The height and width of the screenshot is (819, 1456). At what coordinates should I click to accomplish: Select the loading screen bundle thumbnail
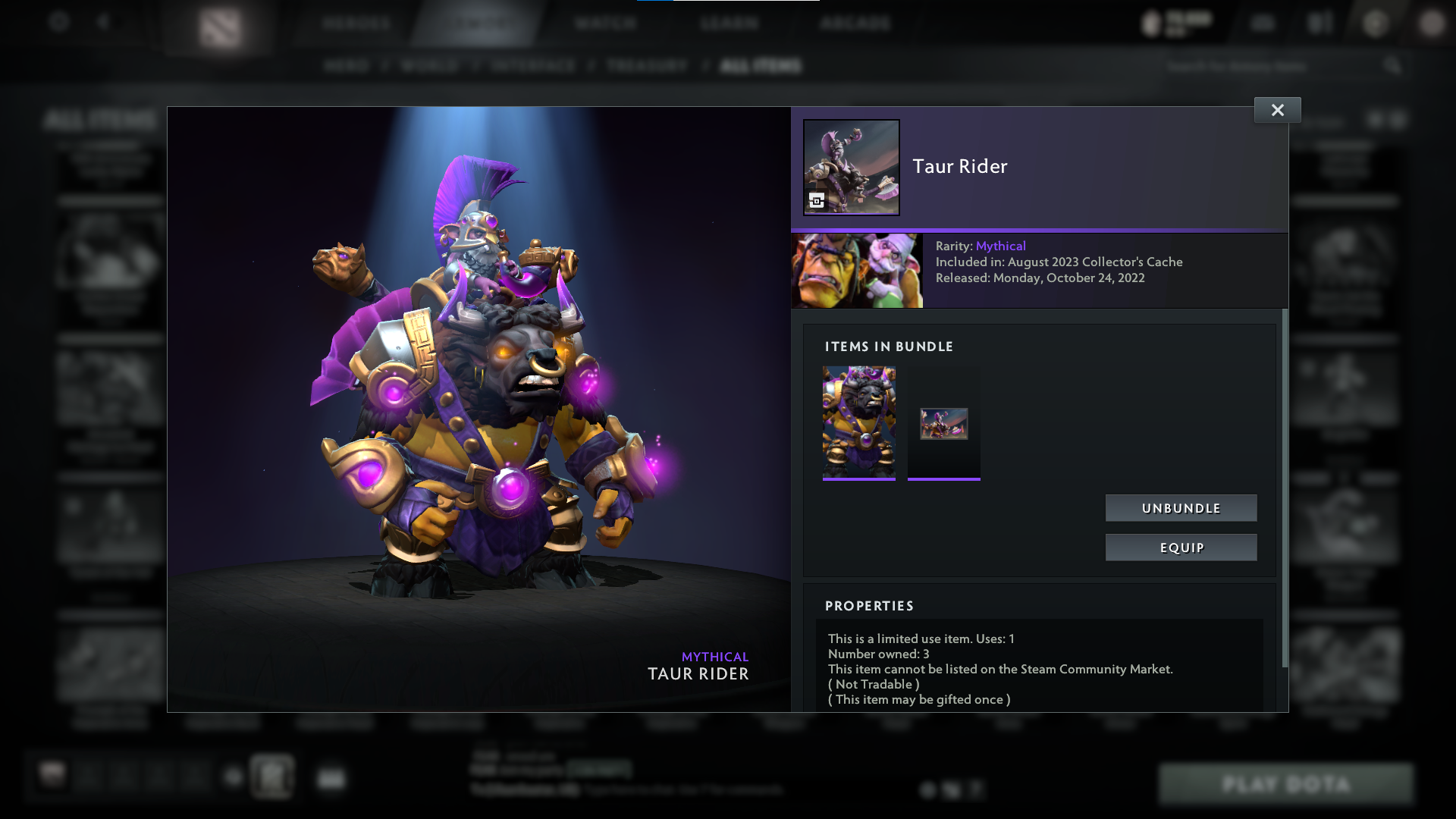click(943, 423)
